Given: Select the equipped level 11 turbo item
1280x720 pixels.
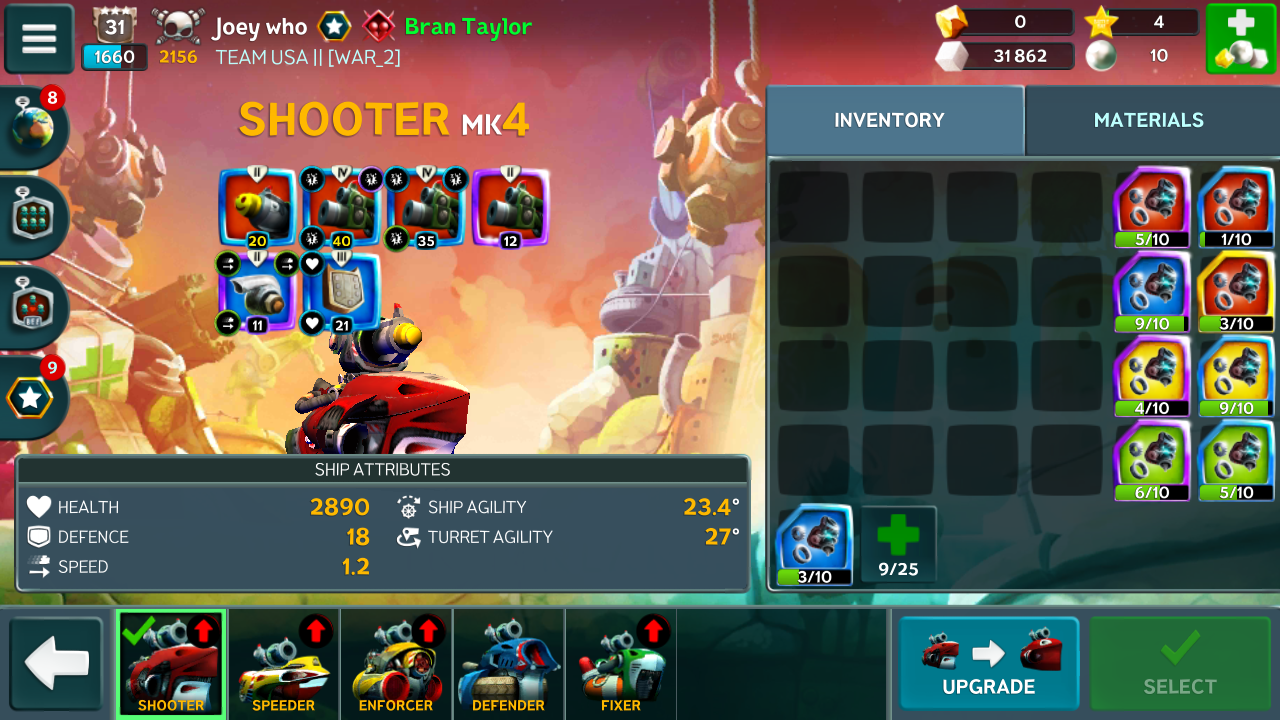Looking at the screenshot, I should pos(257,292).
